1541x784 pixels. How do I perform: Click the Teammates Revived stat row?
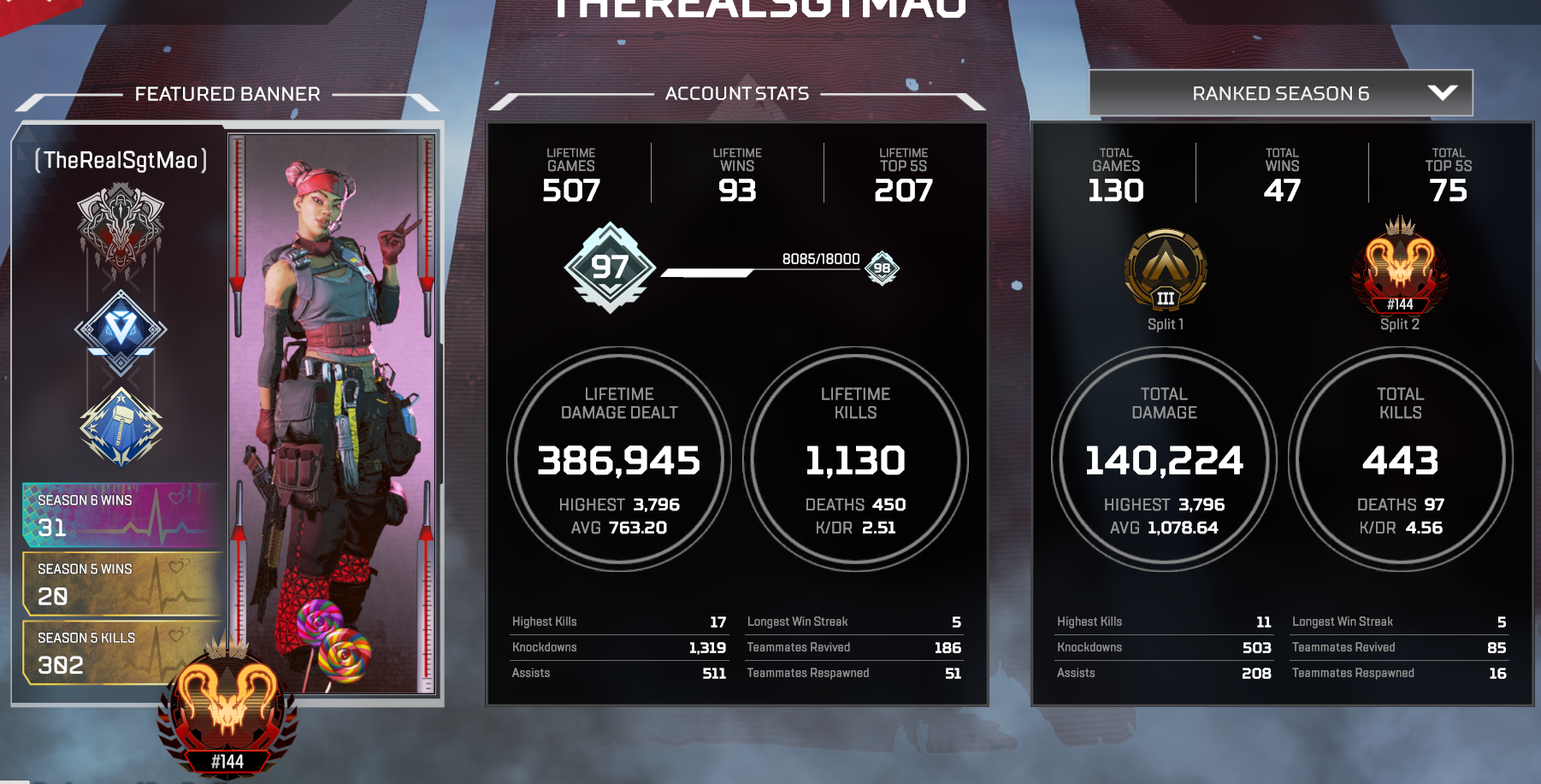click(853, 647)
